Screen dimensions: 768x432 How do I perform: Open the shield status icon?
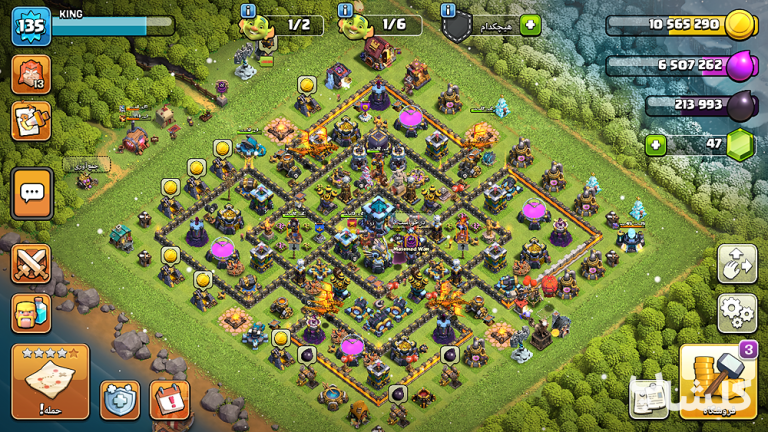click(x=120, y=399)
